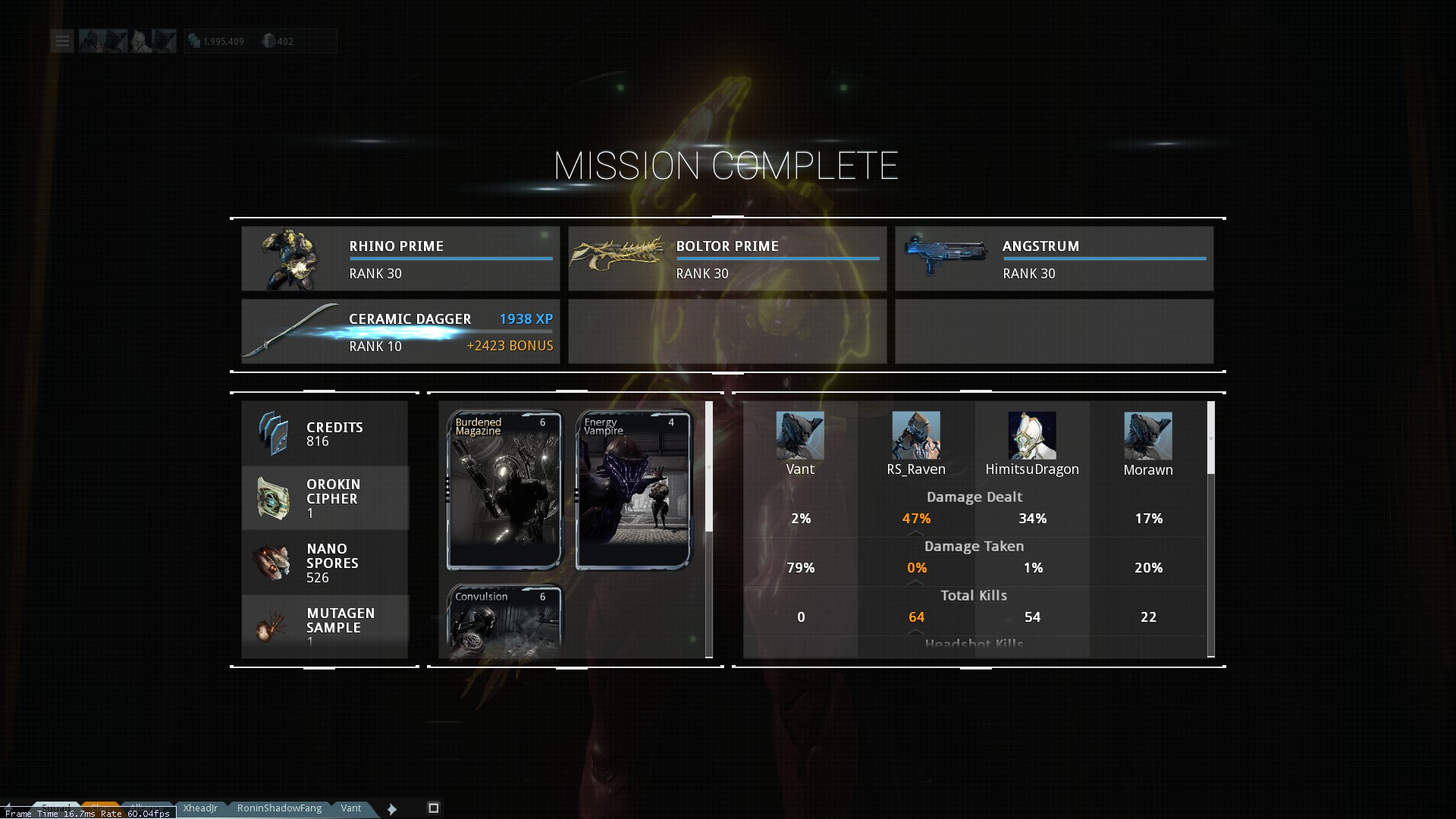Maximize the chat window

(434, 808)
